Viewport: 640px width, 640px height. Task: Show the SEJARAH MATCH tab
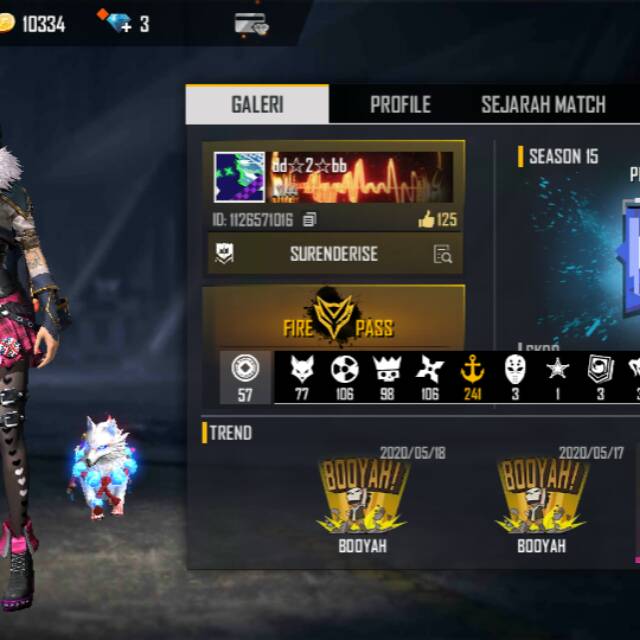click(543, 104)
